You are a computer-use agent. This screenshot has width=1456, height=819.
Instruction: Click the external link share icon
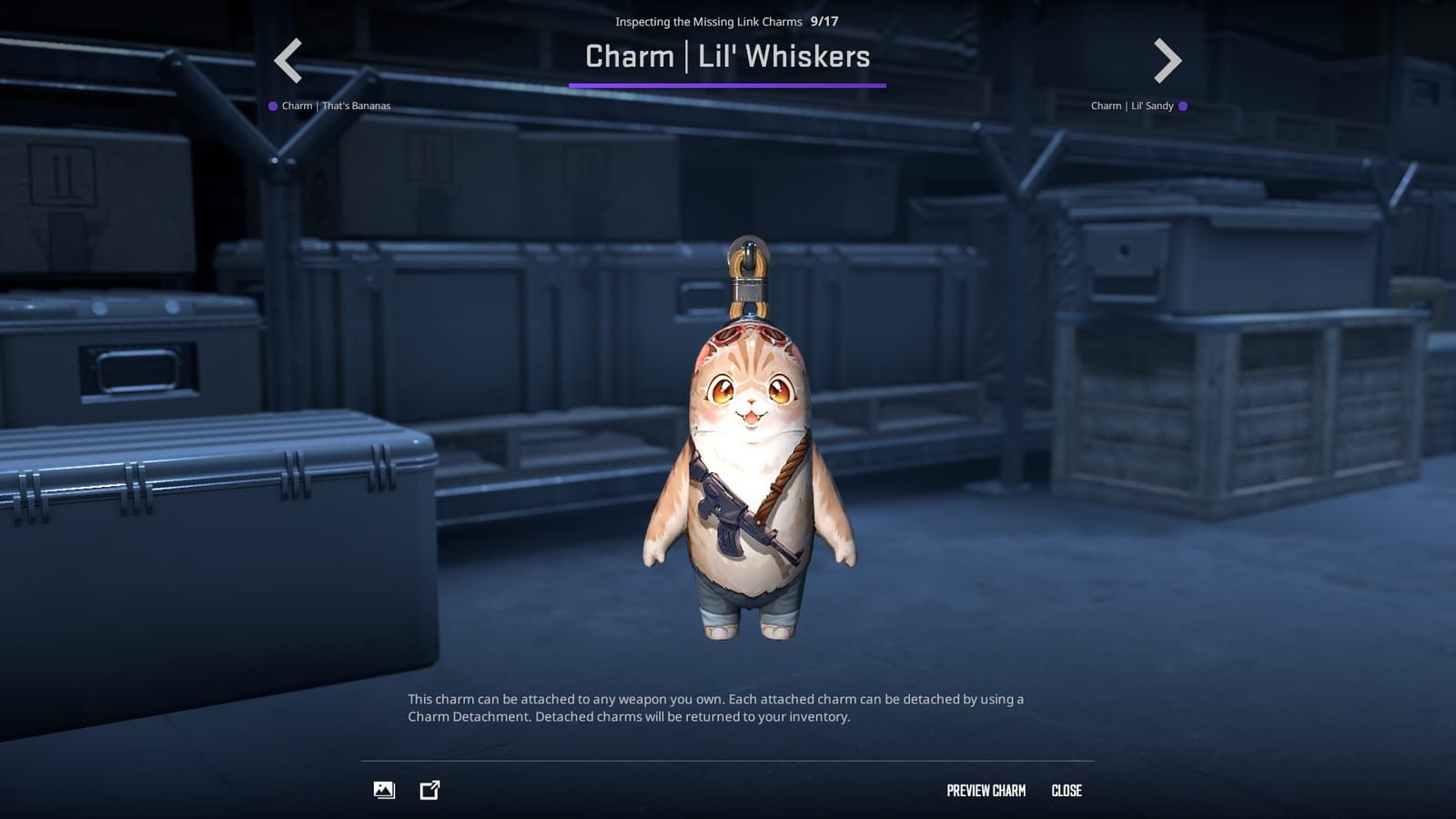click(x=428, y=790)
